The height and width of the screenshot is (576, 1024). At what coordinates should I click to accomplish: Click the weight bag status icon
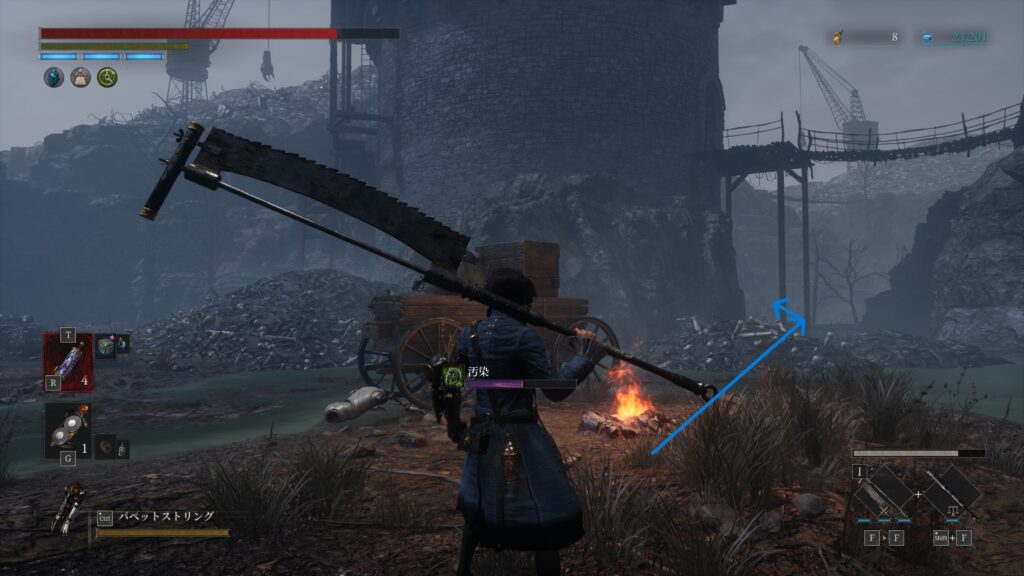pos(80,77)
